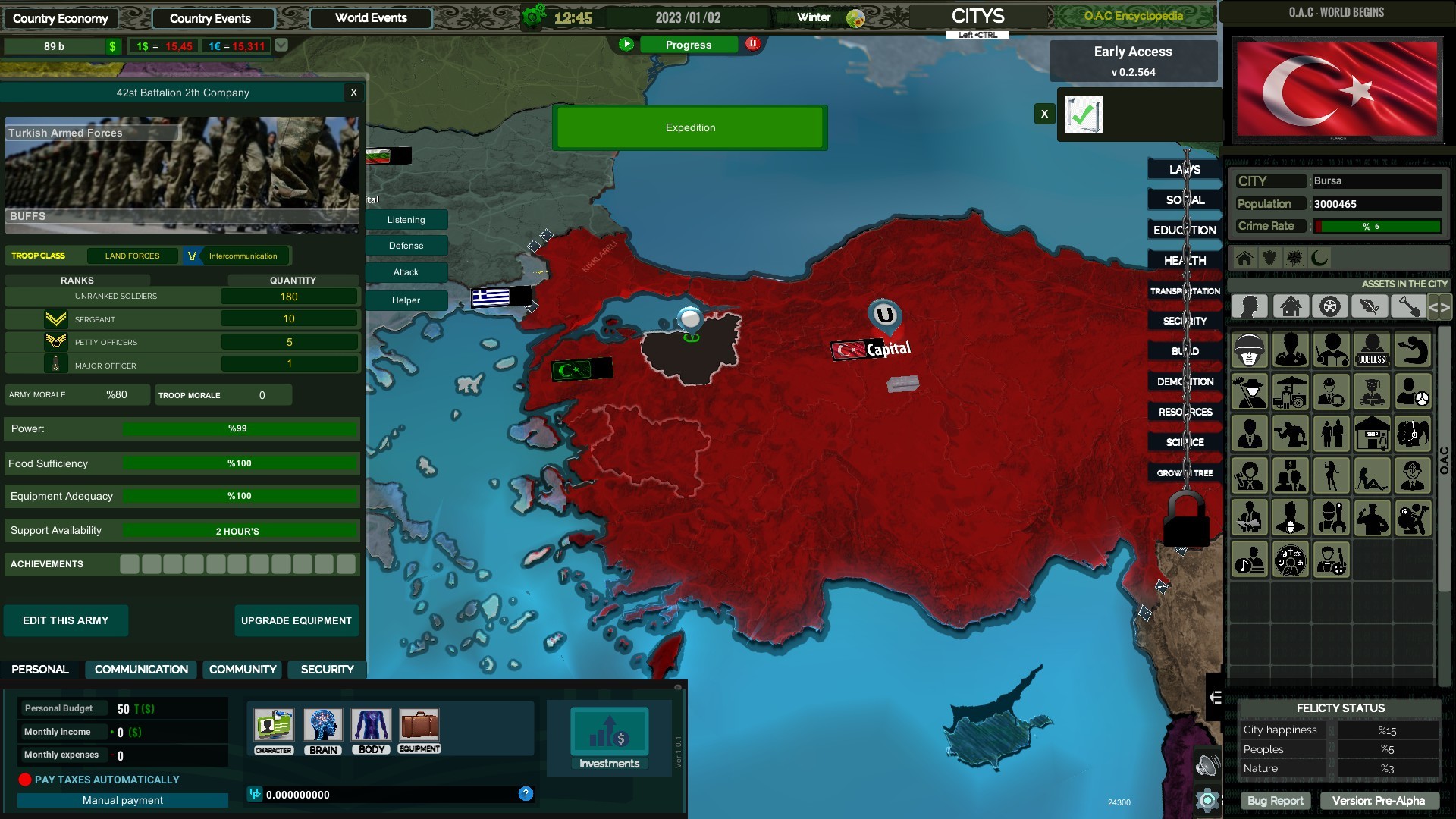1456x819 pixels.
Task: Click the Crime Rate progress bar
Action: 1378,225
